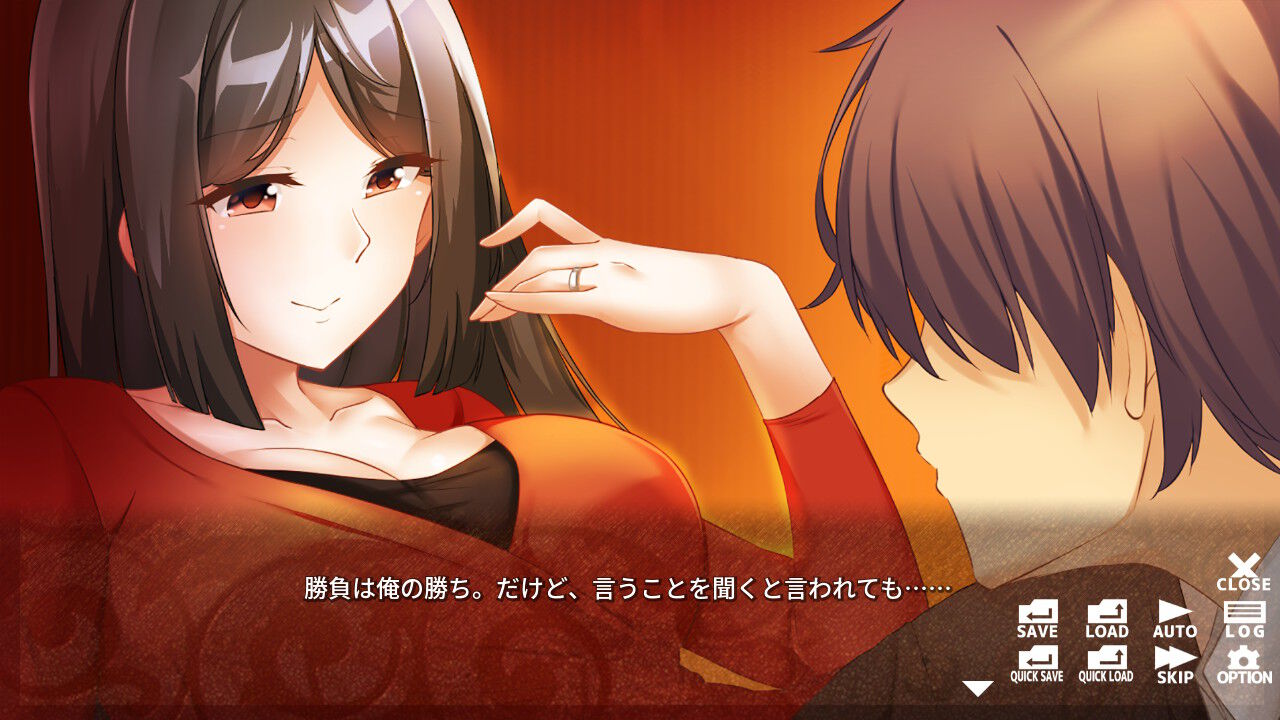Click the down arrow to advance dialogue
The image size is (1280, 720).
(974, 687)
